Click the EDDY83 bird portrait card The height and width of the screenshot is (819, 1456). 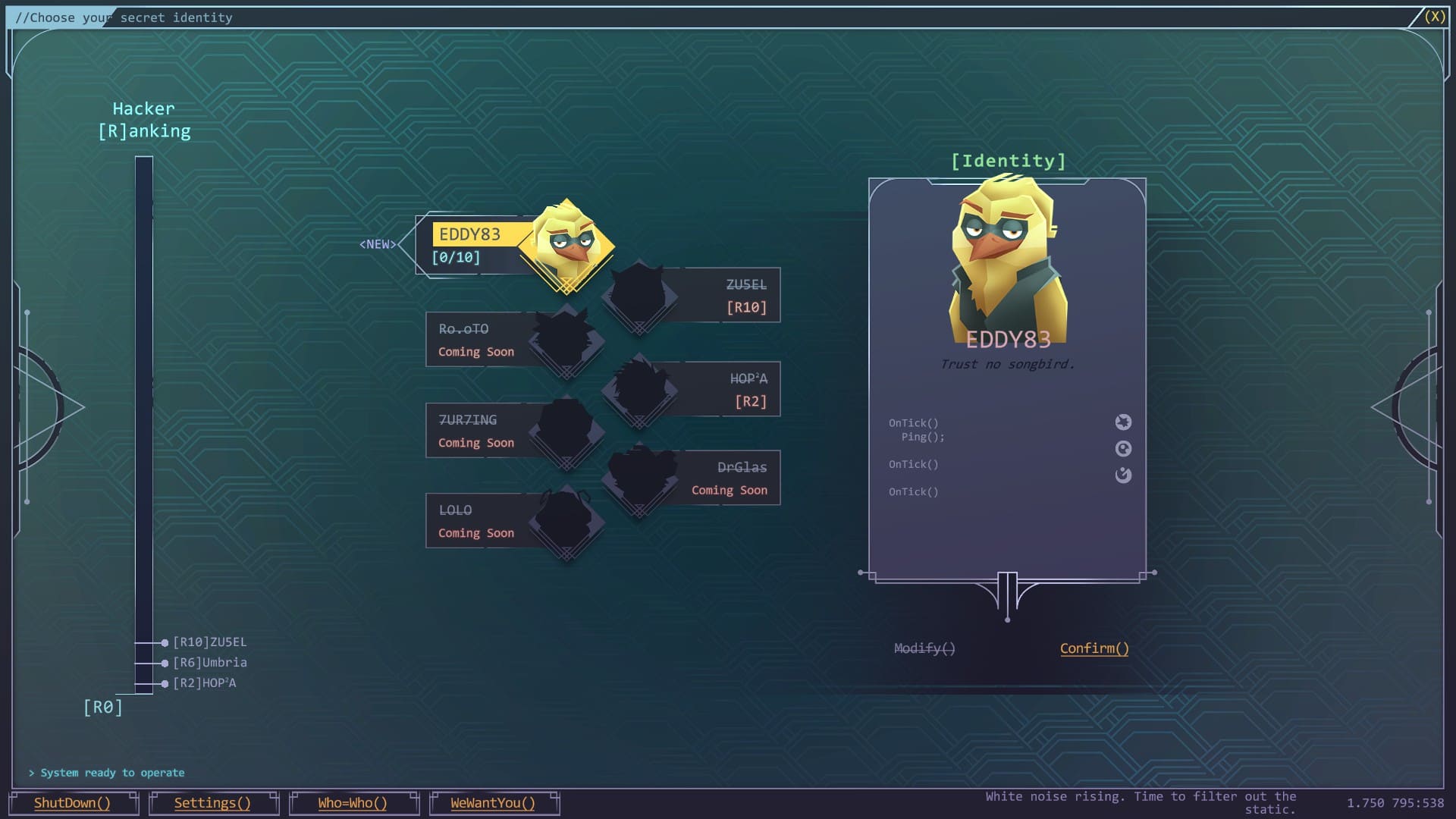pyautogui.click(x=1007, y=265)
